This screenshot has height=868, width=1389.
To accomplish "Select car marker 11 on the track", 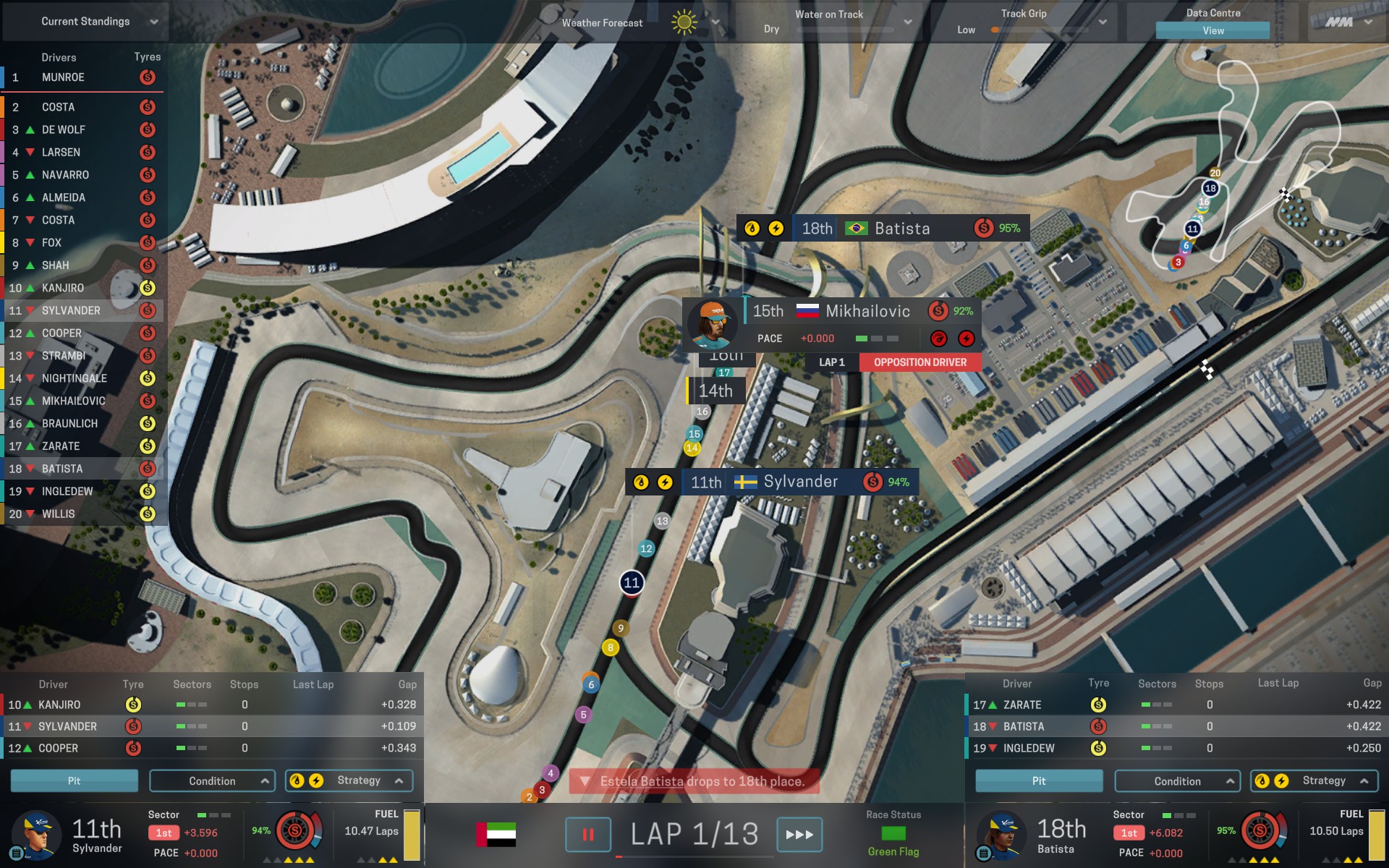I will 632,582.
